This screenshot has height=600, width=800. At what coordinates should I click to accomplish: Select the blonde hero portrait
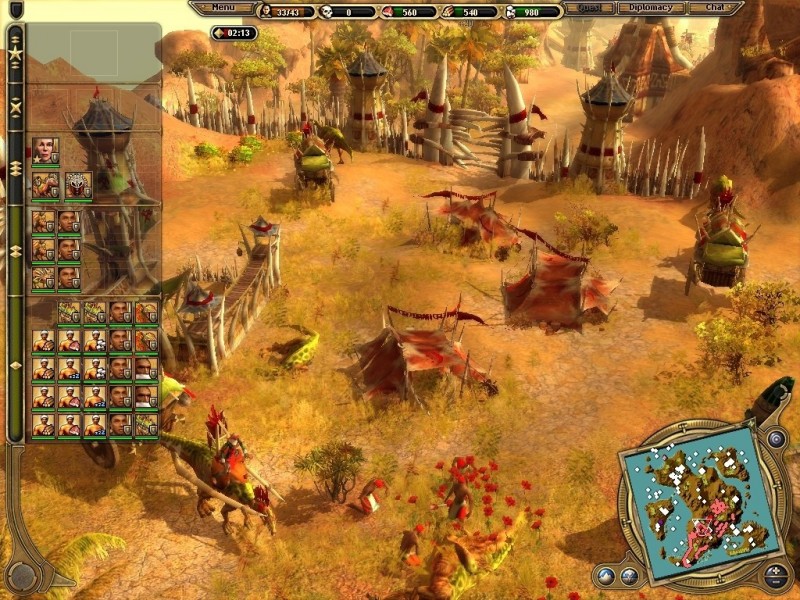pos(45,151)
